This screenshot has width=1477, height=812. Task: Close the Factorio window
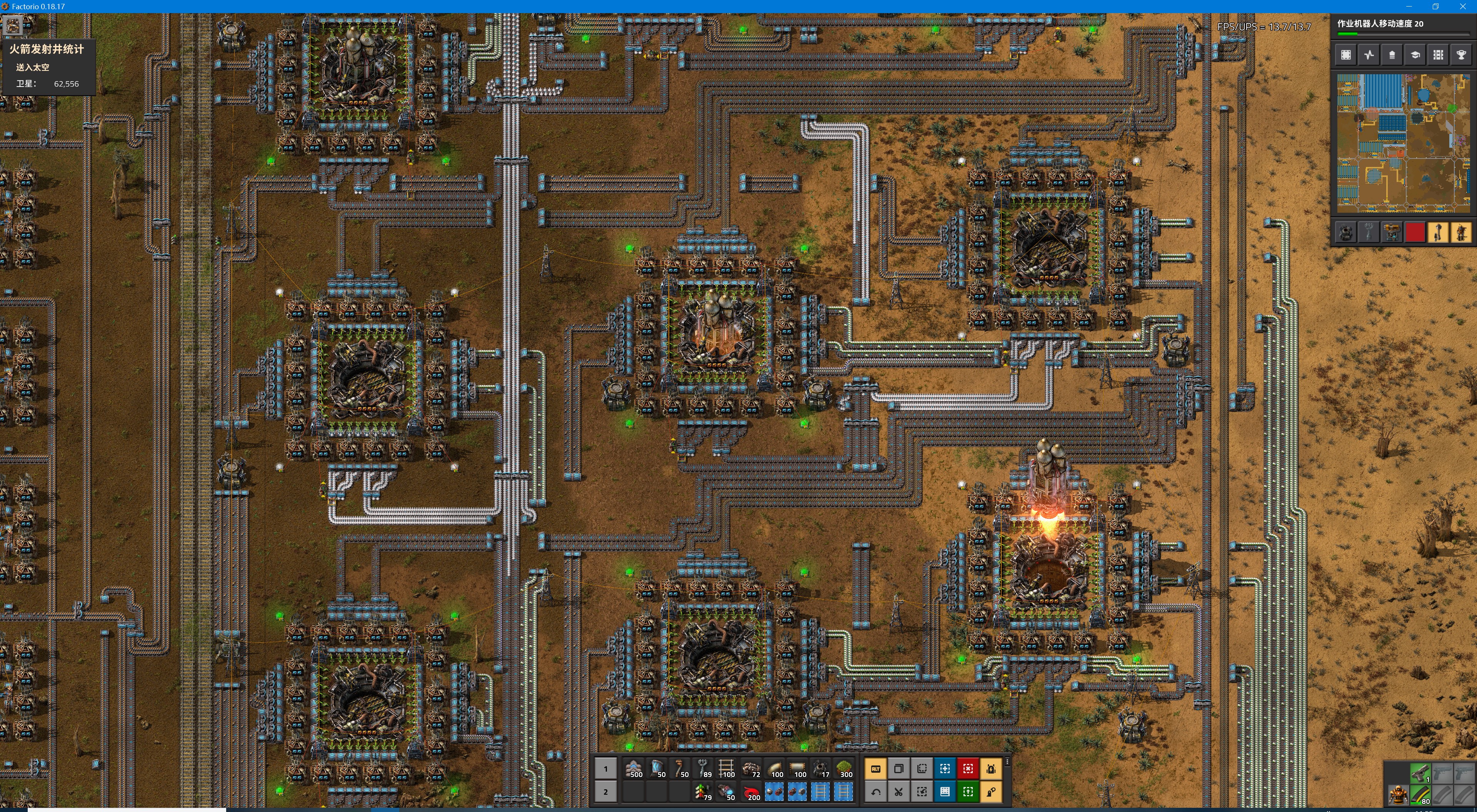[1463, 6]
